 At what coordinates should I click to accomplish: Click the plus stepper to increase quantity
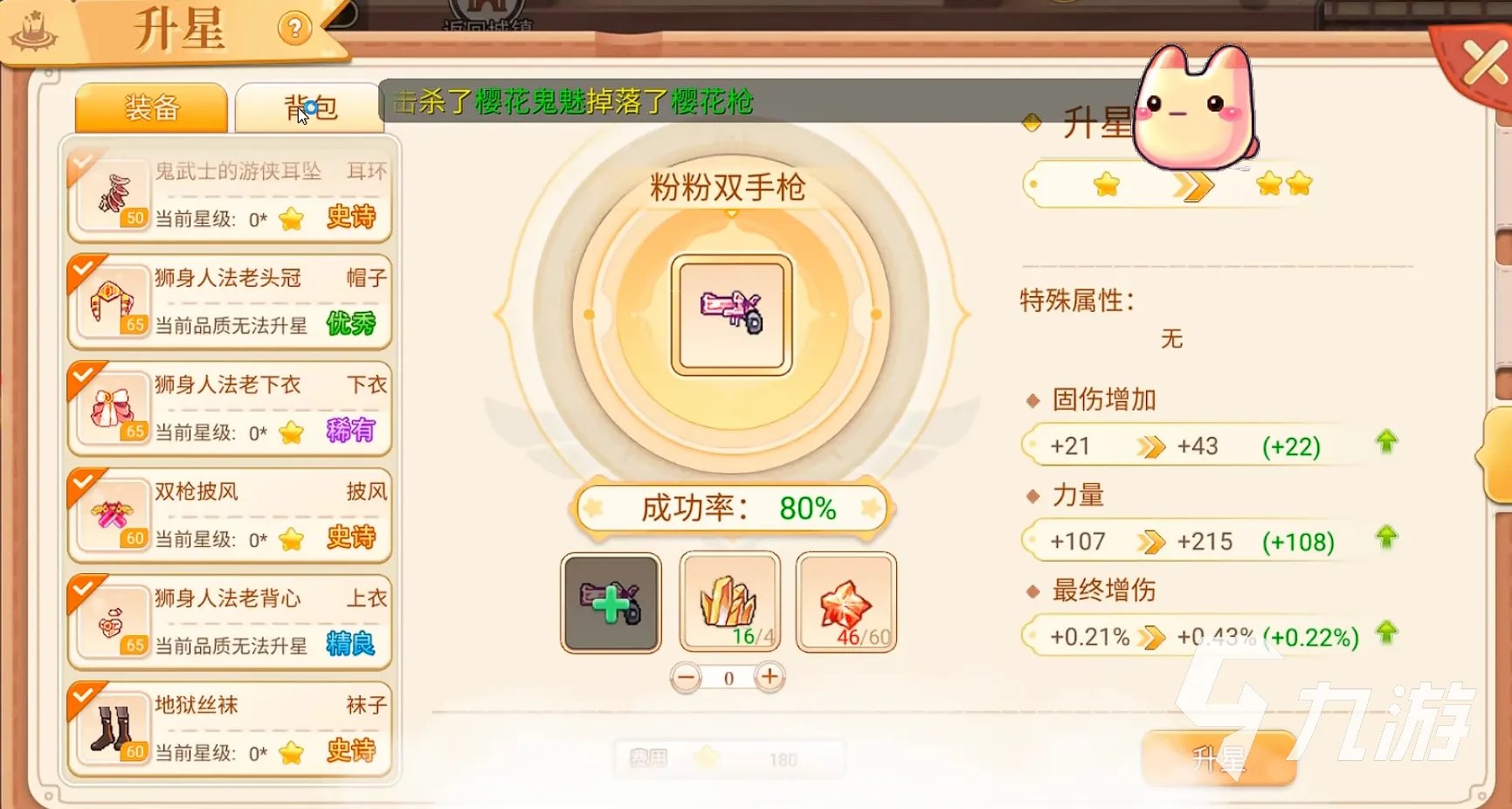pyautogui.click(x=769, y=677)
